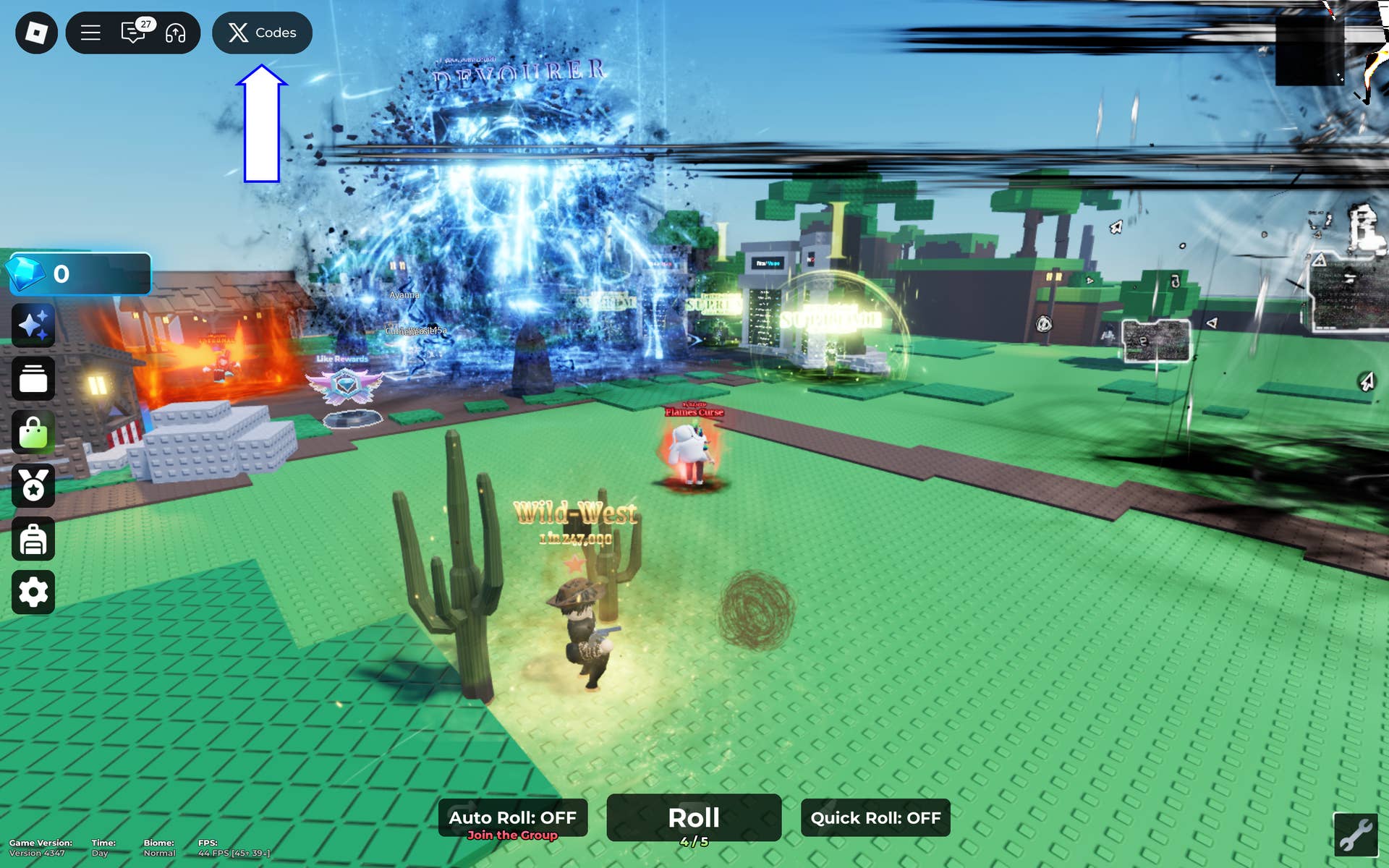Enable Quick Roll
The height and width of the screenshot is (868, 1389).
[x=875, y=818]
